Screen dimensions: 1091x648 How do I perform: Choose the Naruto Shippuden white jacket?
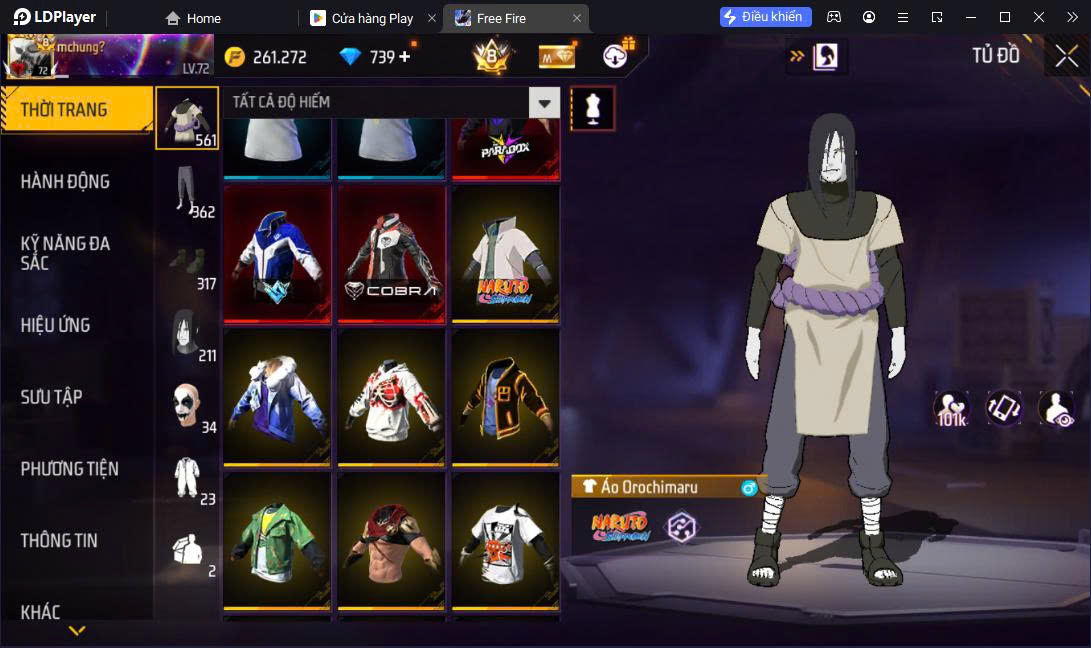click(x=505, y=255)
